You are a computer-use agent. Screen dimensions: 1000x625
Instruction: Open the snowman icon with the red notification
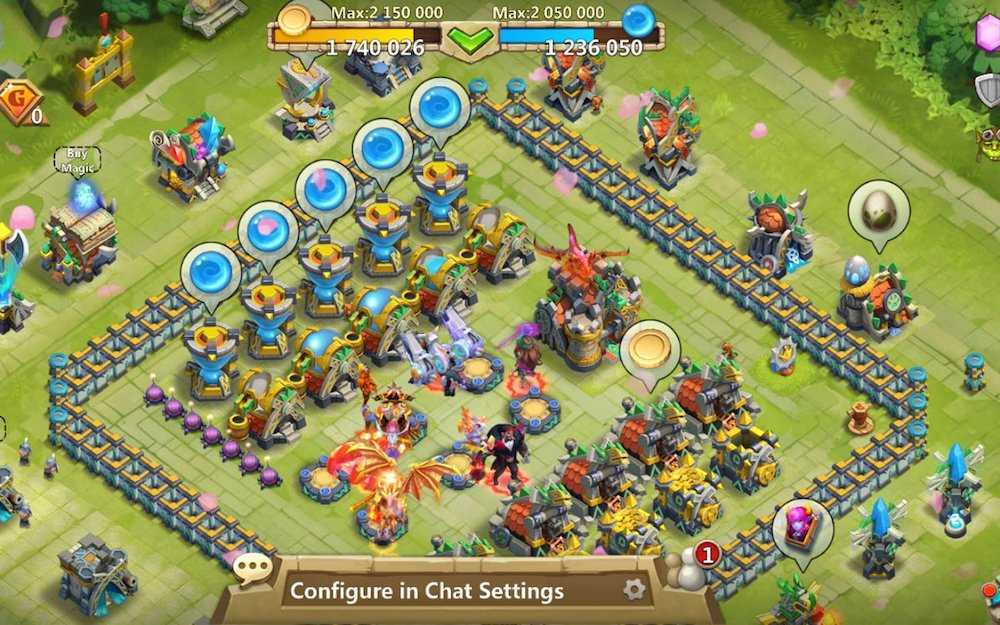tap(692, 569)
